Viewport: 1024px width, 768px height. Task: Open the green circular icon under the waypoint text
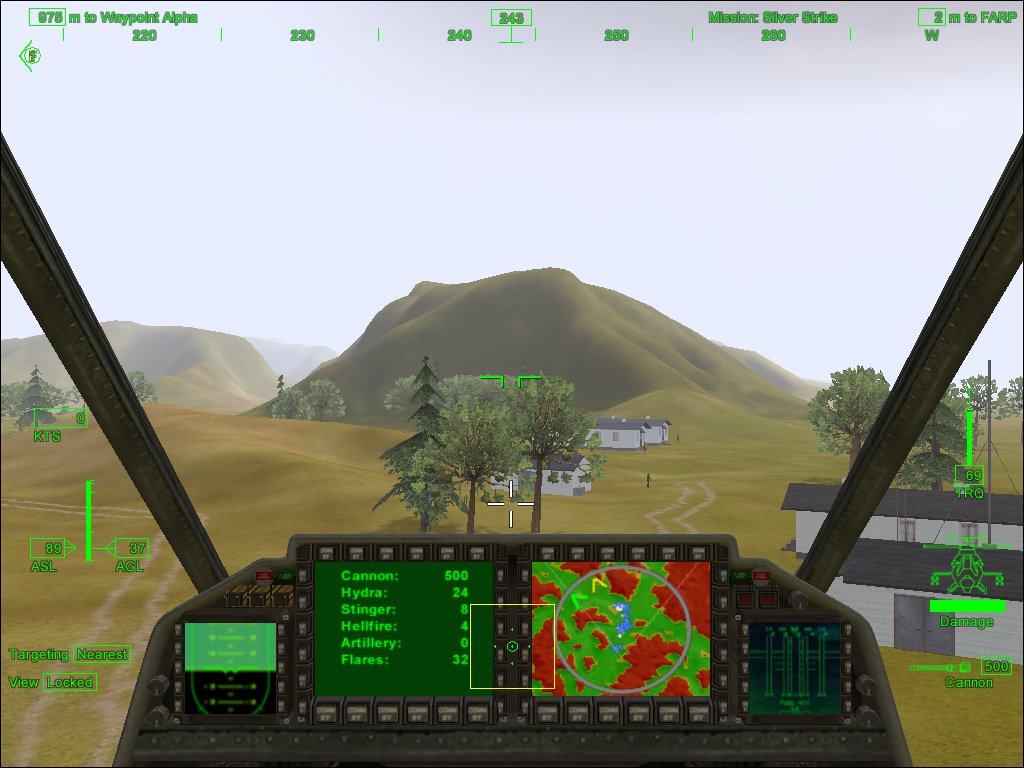(31, 55)
